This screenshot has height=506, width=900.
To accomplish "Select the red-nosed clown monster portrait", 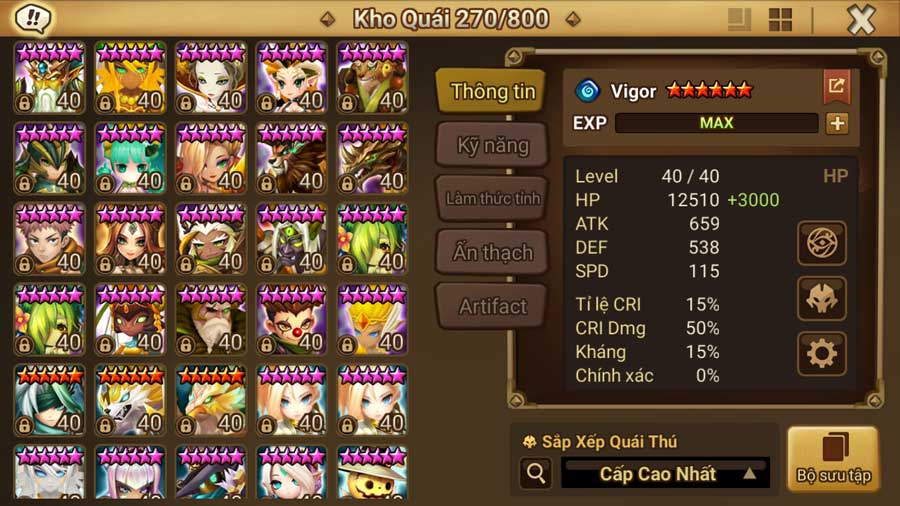I will [291, 319].
